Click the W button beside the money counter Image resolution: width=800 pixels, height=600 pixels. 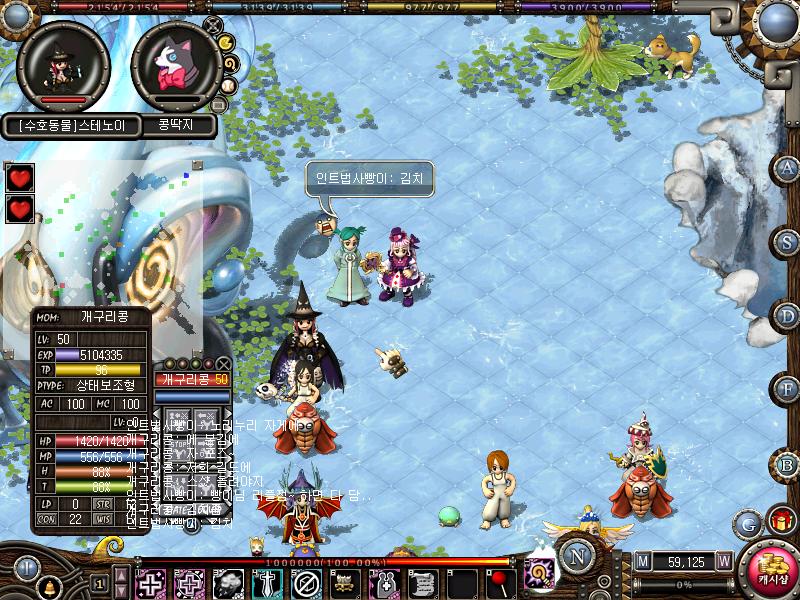pos(722,561)
